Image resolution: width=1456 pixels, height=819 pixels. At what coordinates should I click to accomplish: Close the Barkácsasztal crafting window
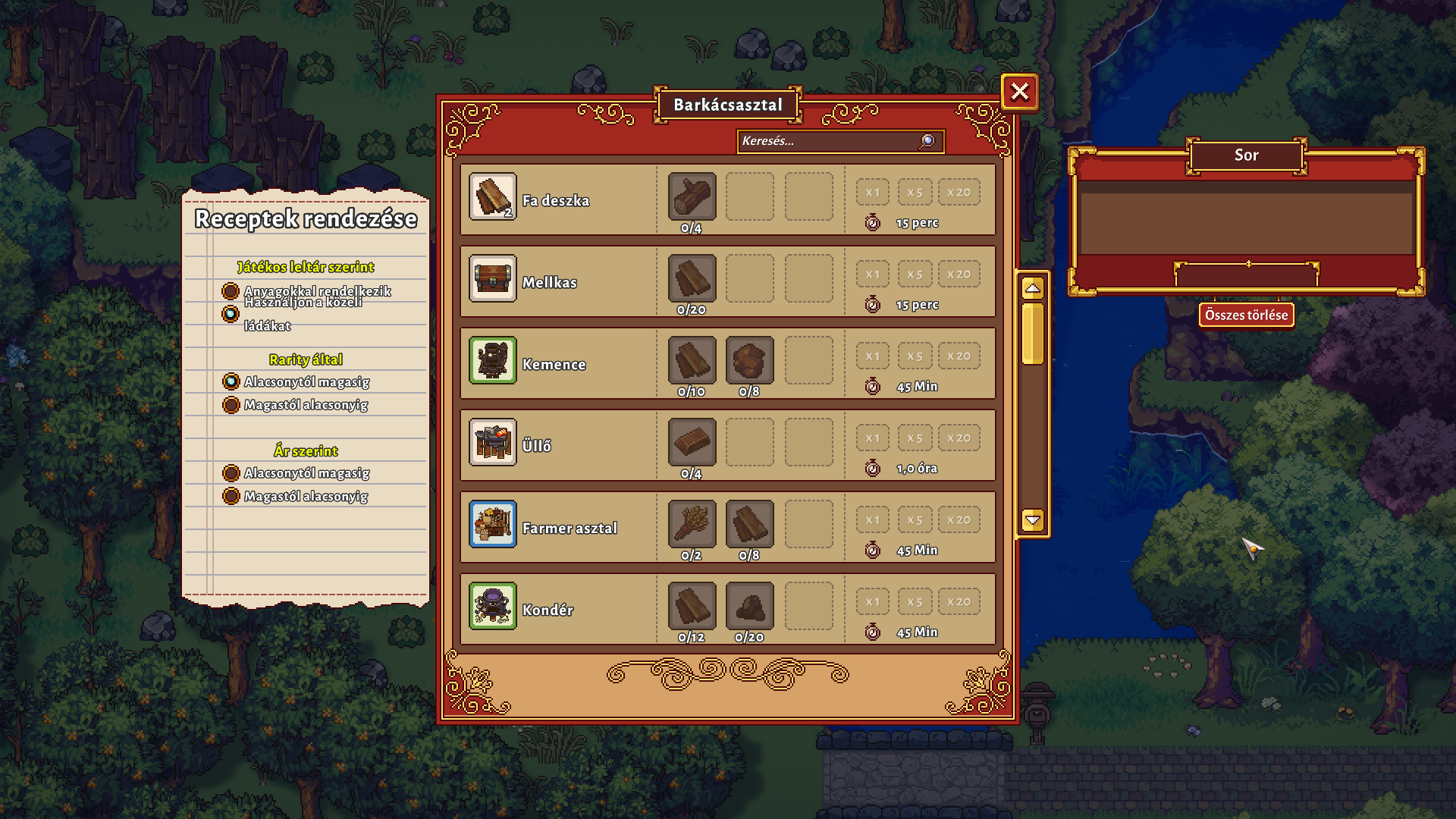1019,92
